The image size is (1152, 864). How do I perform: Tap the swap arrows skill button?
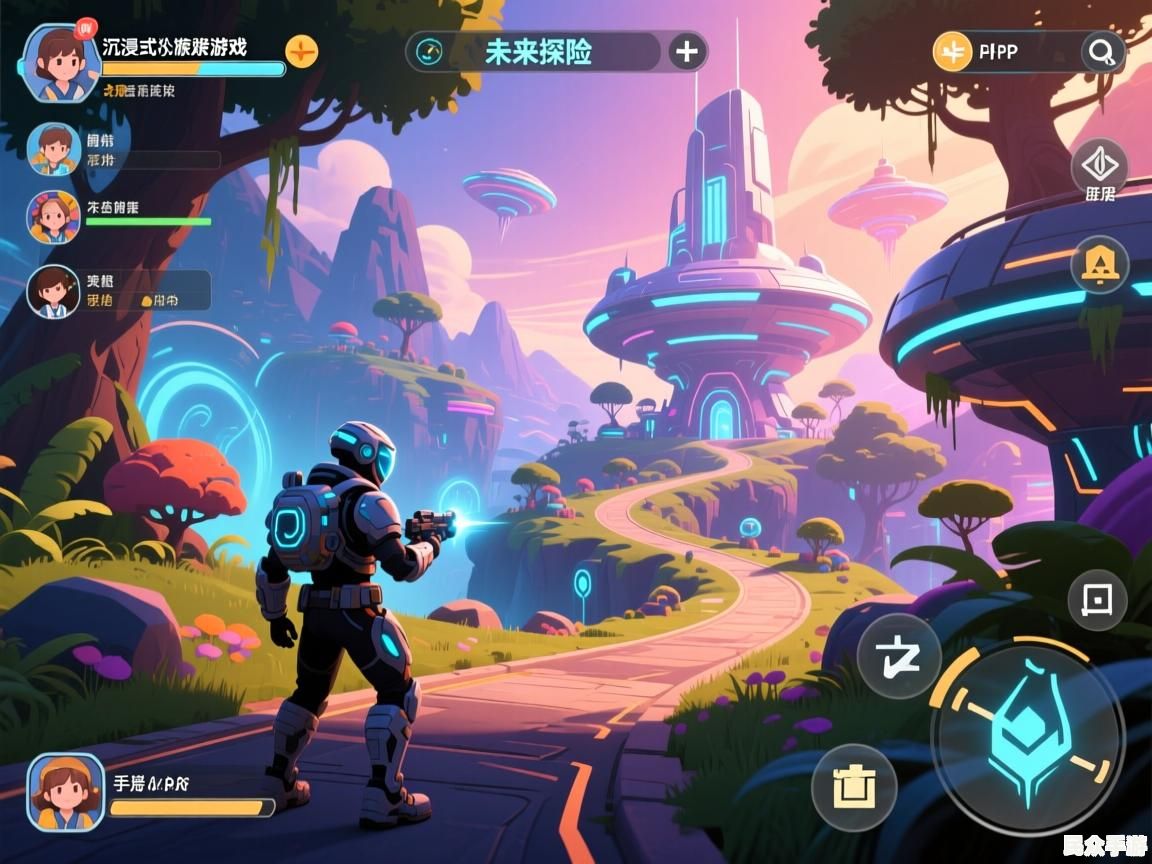pos(898,655)
